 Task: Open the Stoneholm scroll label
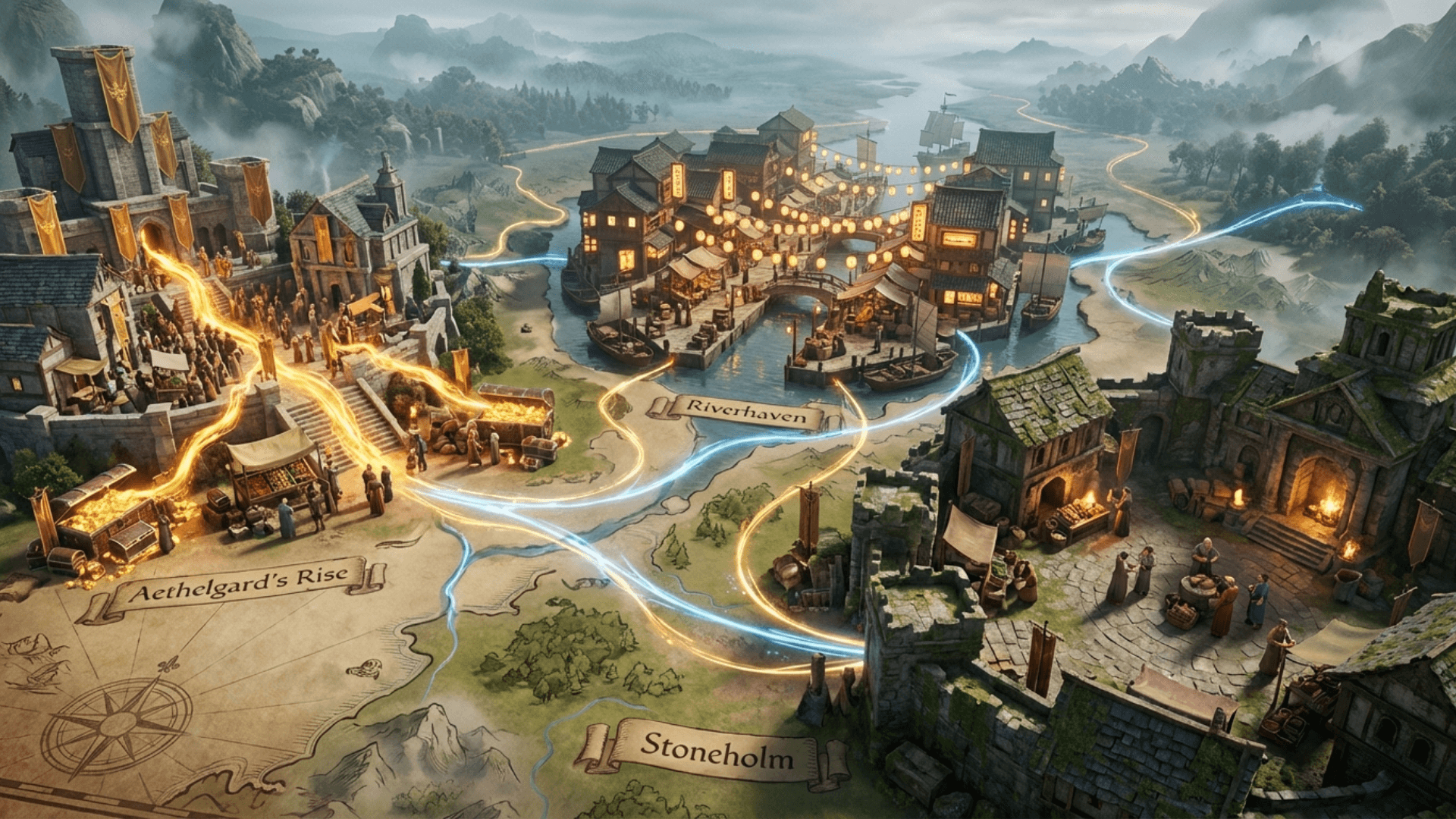click(716, 752)
